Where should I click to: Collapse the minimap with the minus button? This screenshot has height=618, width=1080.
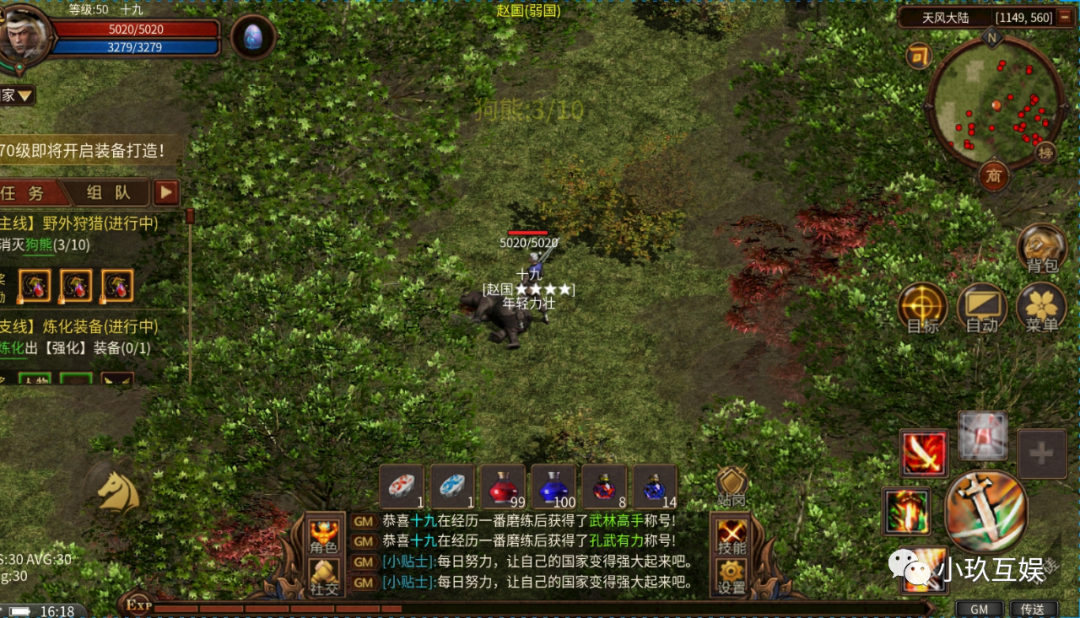click(x=918, y=56)
